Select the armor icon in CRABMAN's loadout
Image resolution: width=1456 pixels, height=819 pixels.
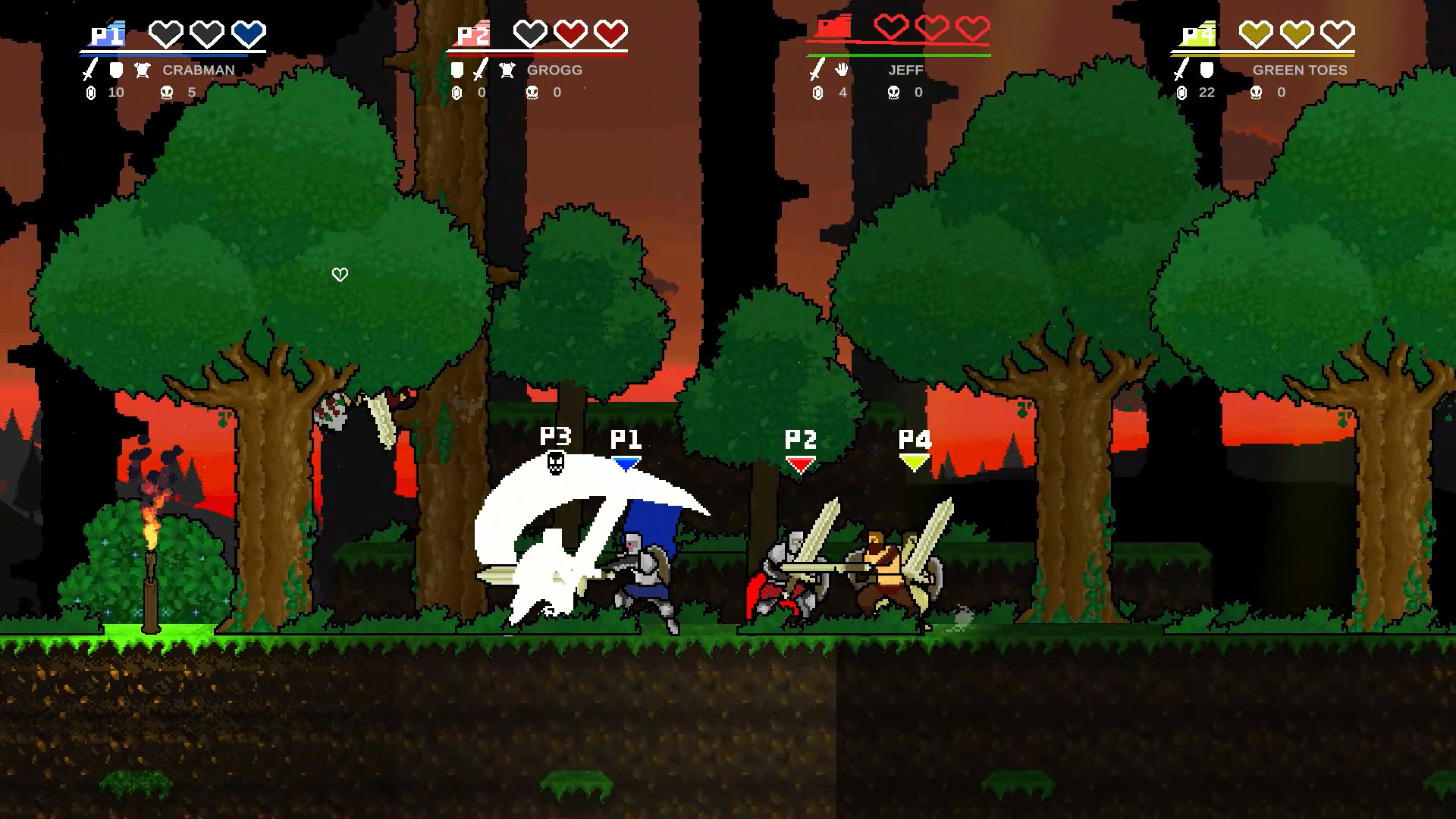141,71
